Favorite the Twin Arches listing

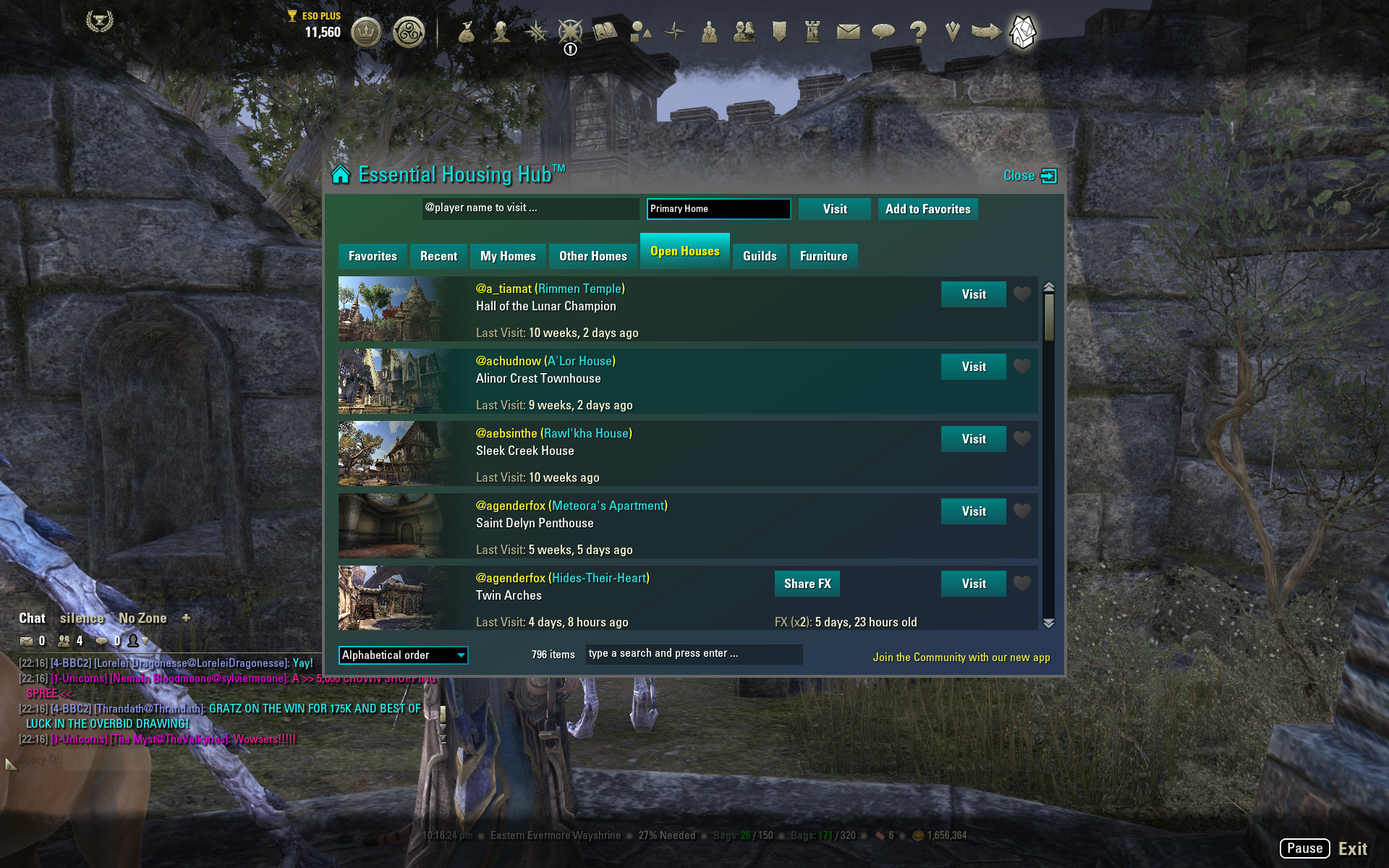coord(1022,584)
